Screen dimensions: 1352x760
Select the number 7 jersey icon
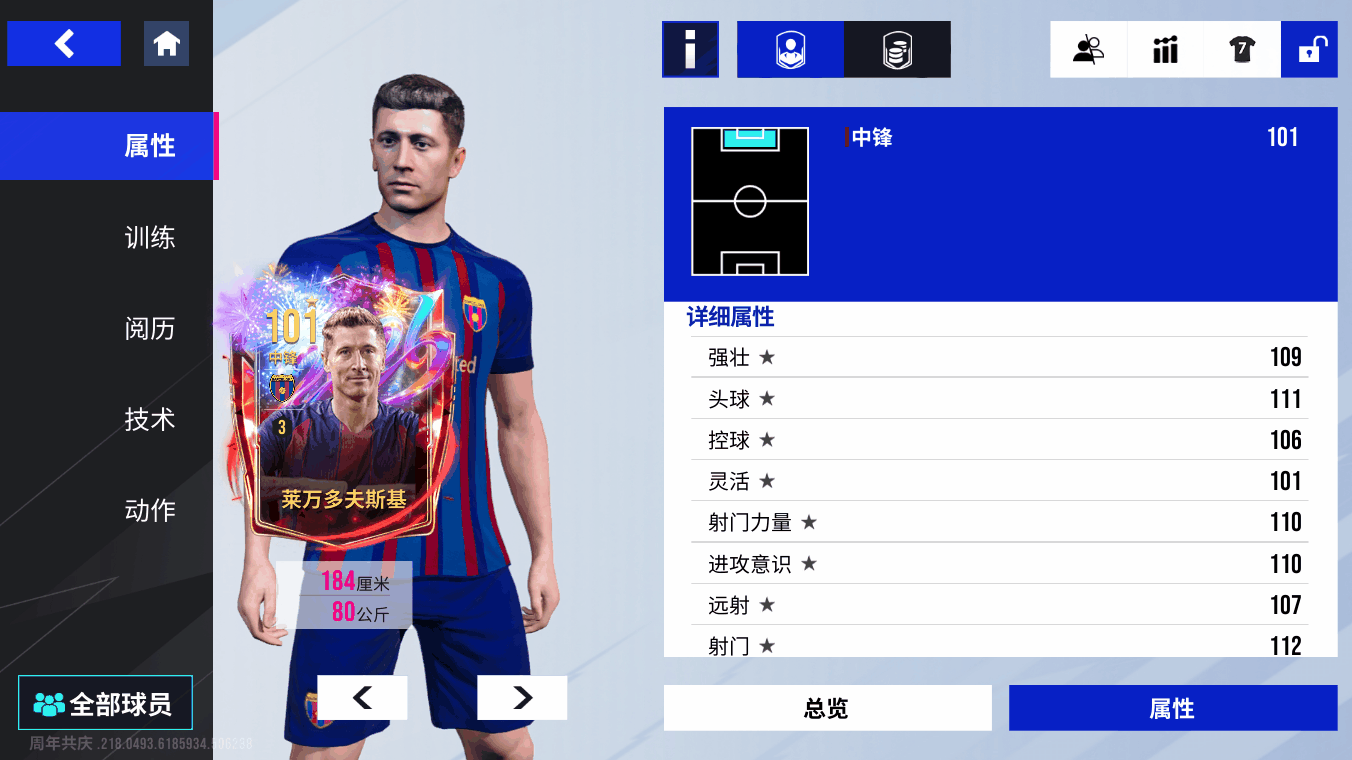click(1240, 49)
